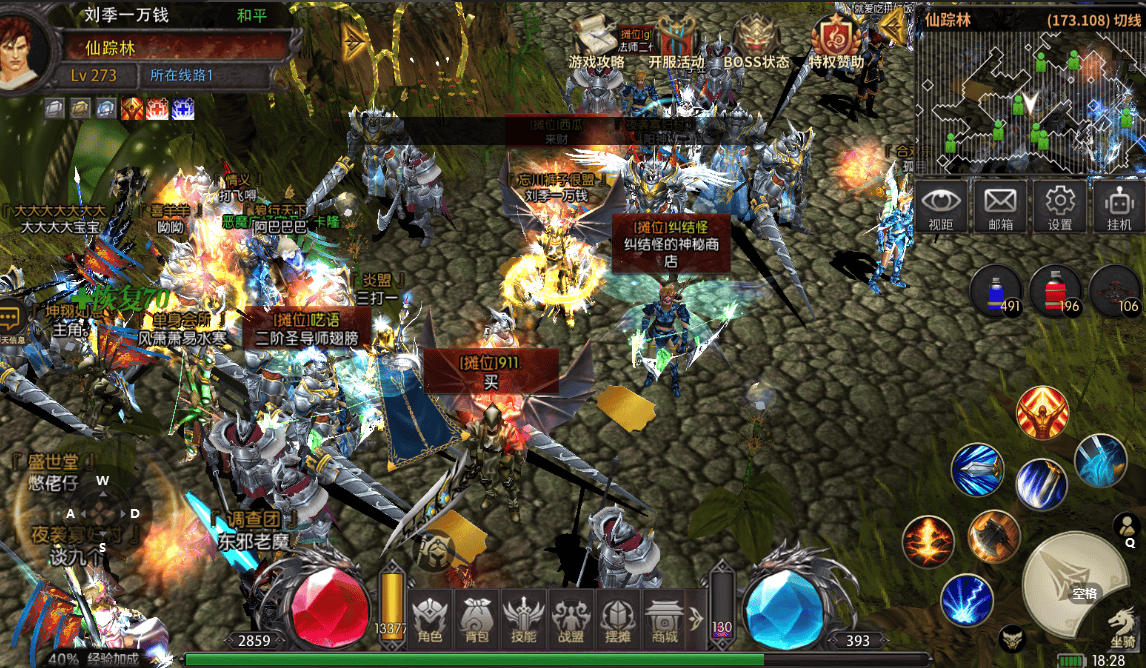Activate the fiery ground eruption skill
Screen dimensions: 1146x668
[927, 541]
